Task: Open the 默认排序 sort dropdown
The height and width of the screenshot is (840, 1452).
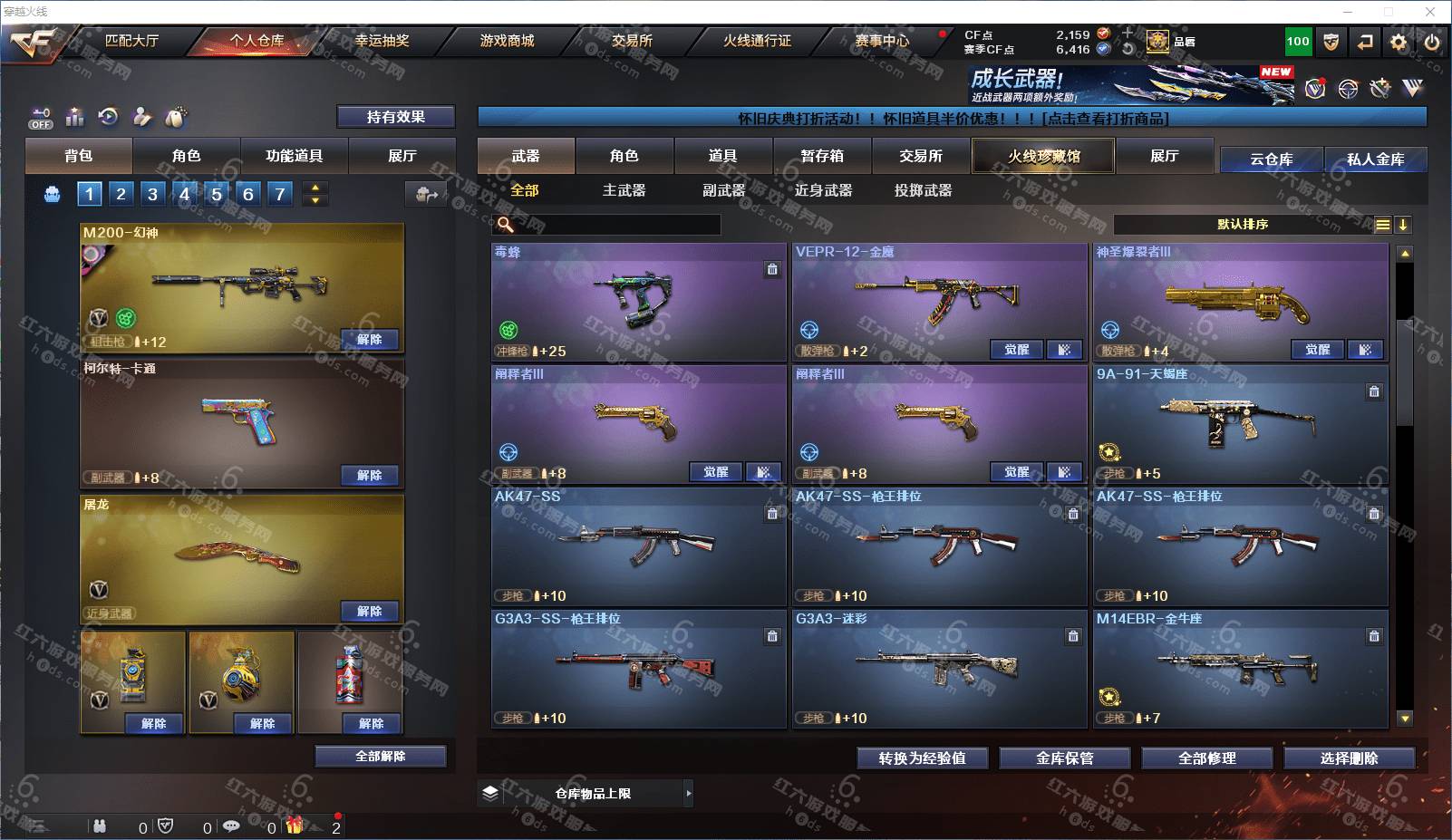Action: tap(1243, 225)
